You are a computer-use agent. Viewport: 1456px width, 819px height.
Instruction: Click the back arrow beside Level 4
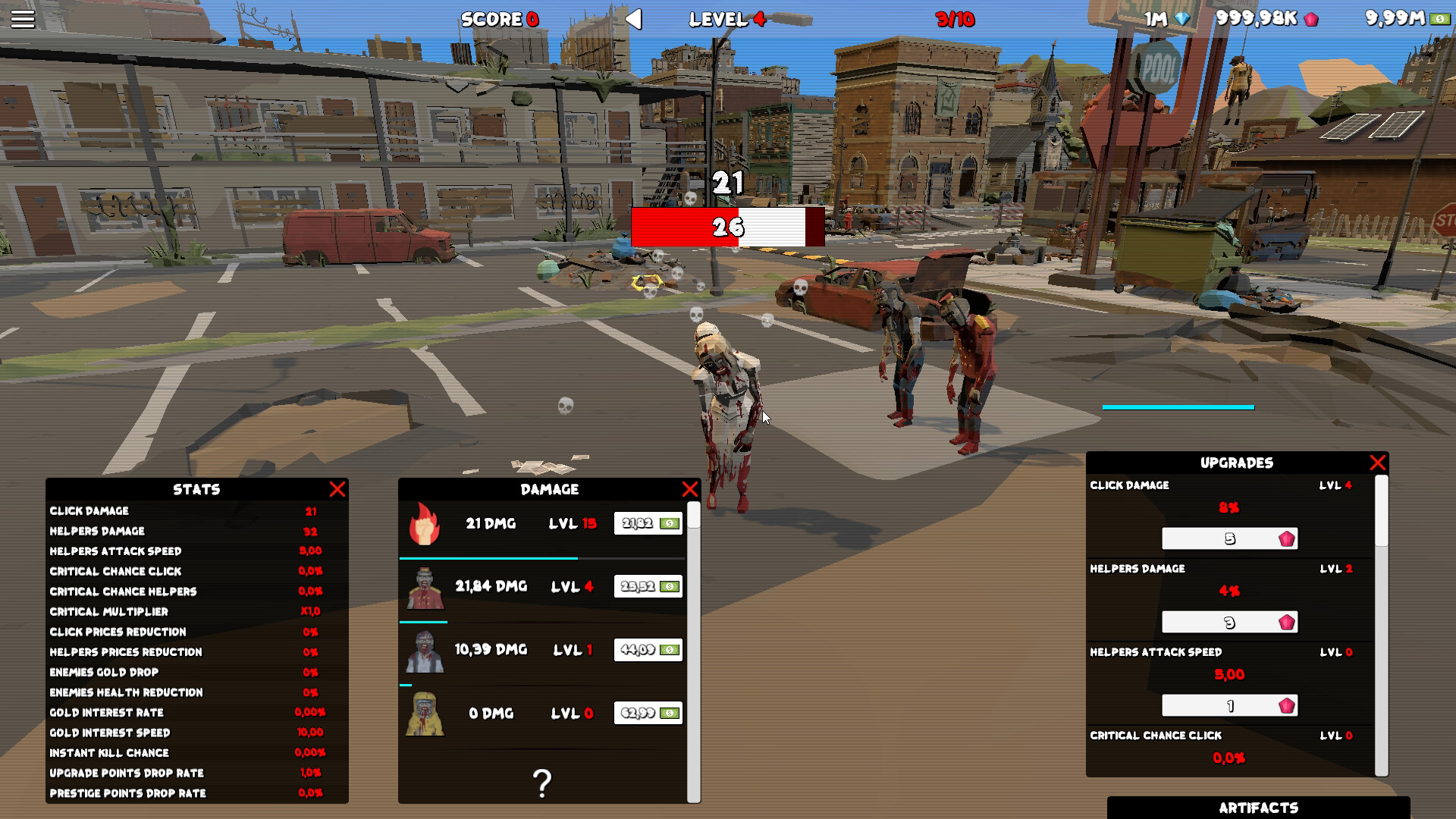pyautogui.click(x=635, y=20)
